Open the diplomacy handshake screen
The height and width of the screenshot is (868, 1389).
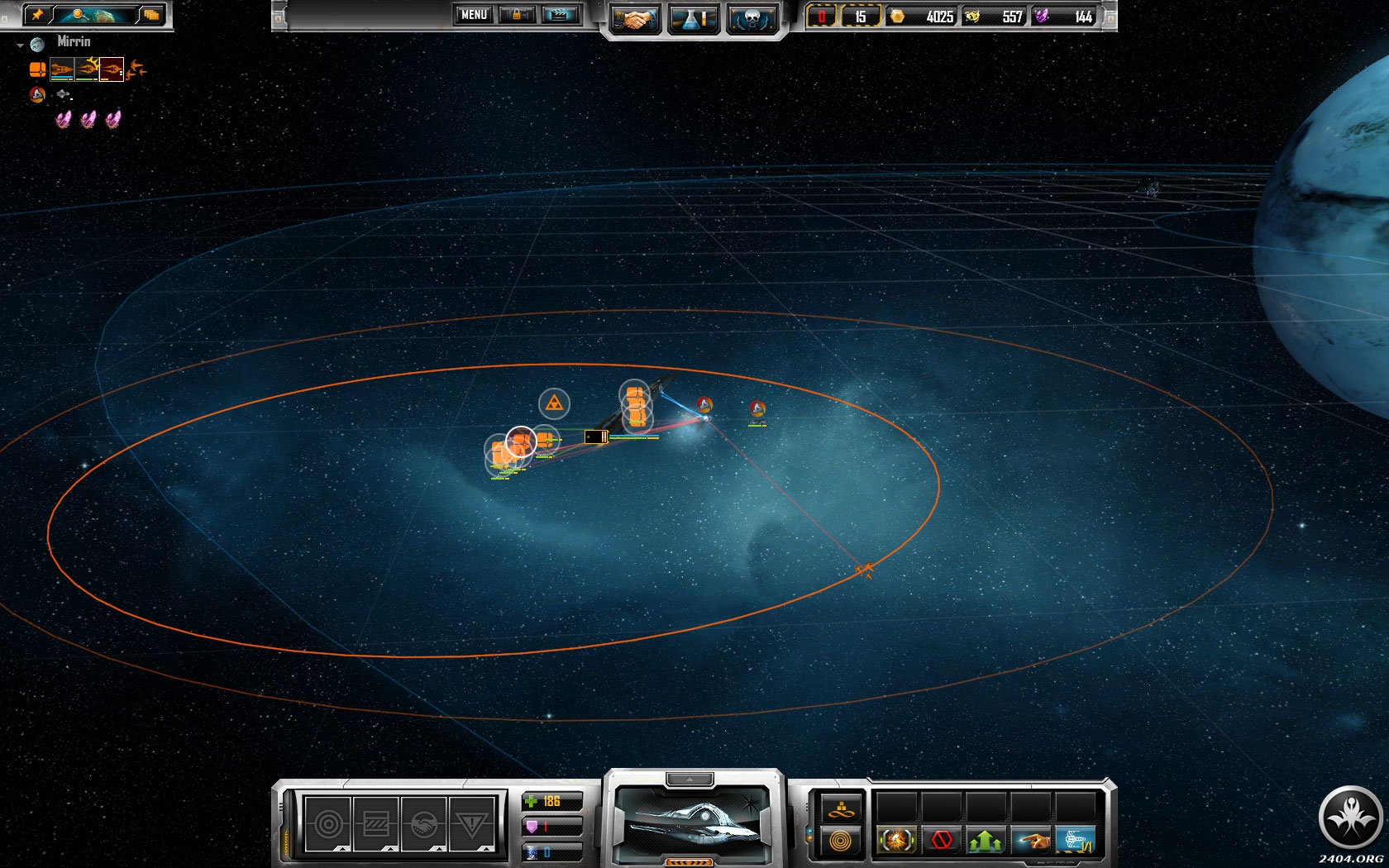pyautogui.click(x=634, y=19)
